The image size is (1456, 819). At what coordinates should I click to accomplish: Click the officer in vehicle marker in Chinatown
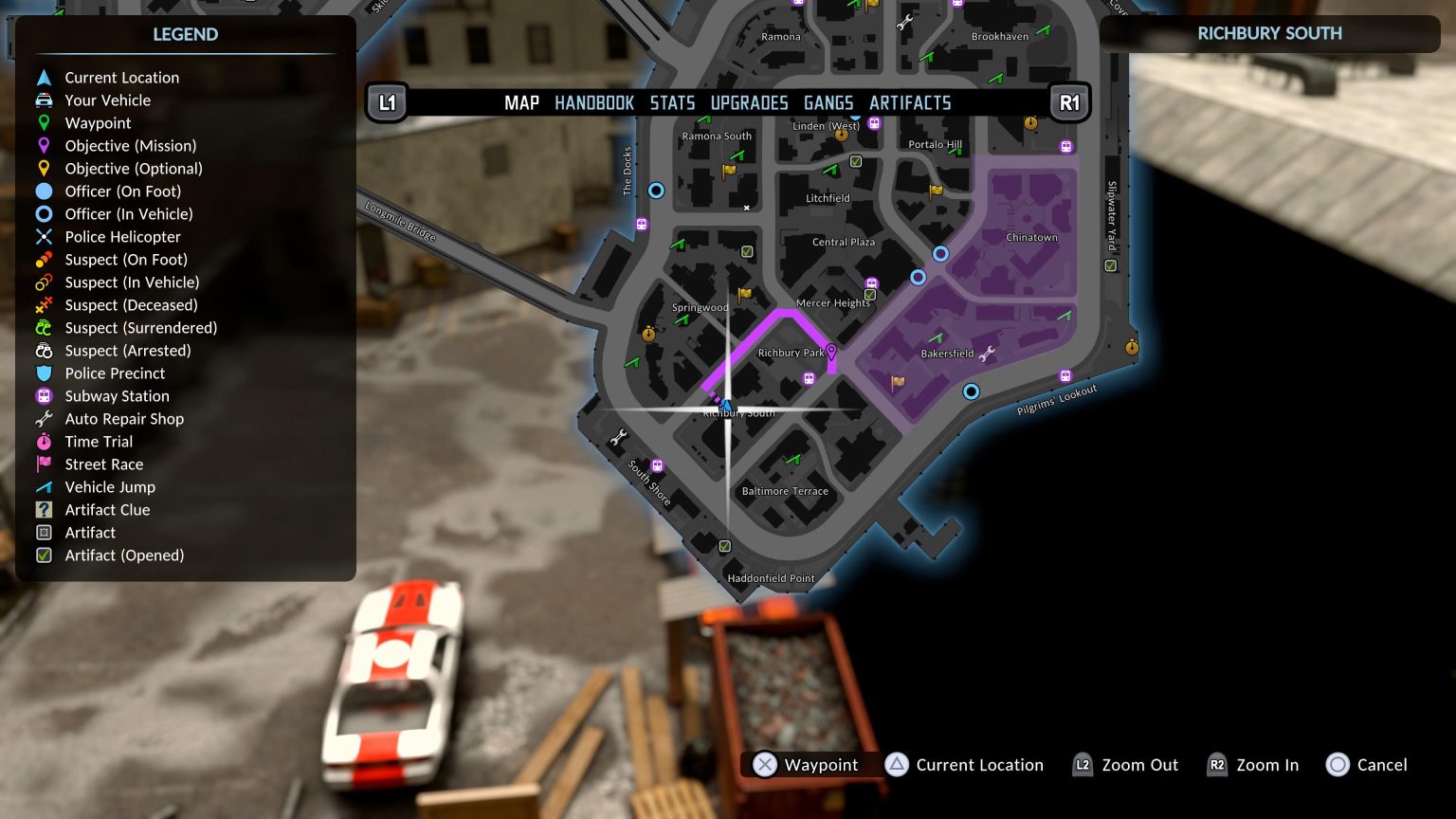pos(941,254)
